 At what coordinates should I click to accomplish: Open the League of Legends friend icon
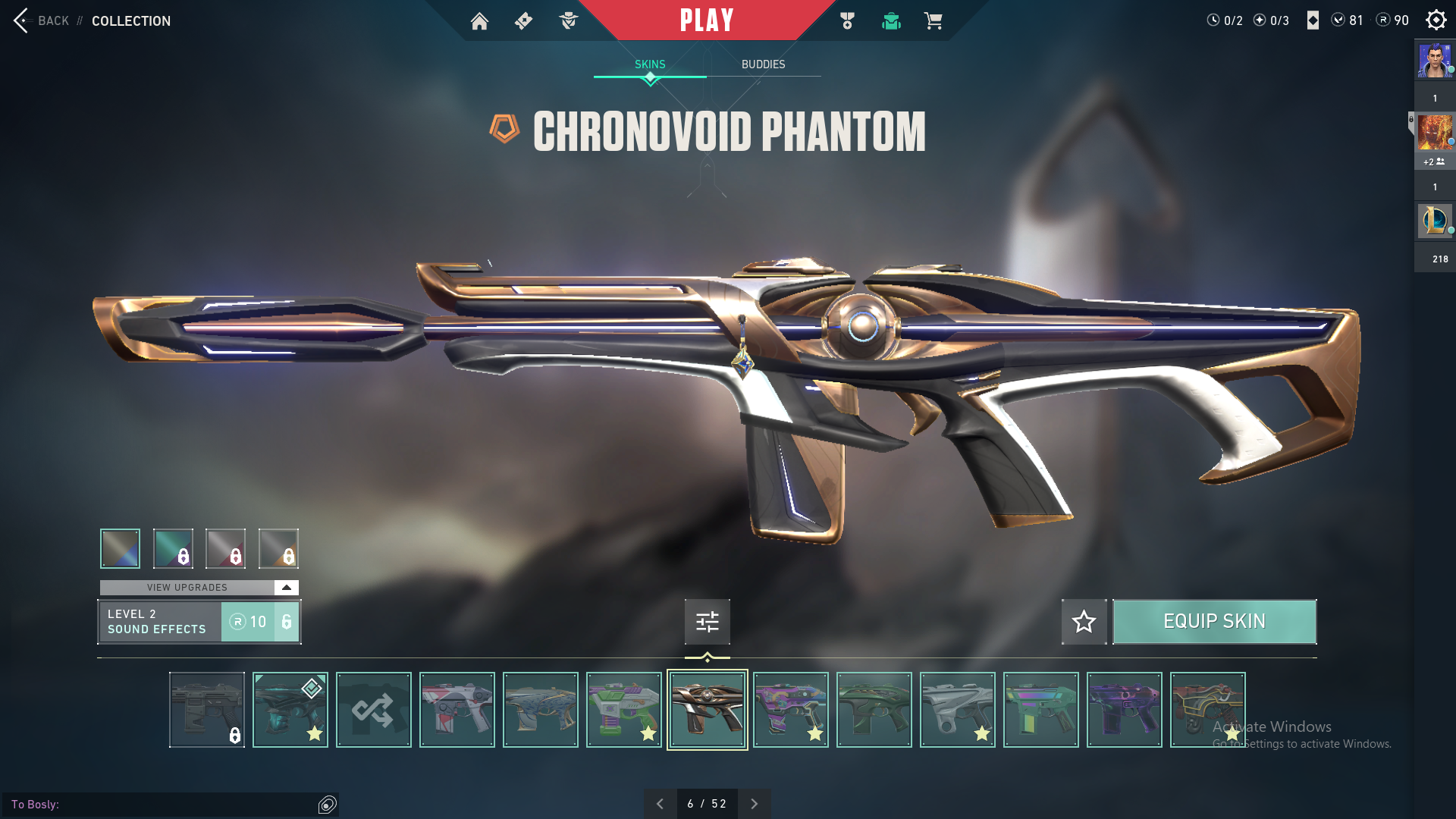[x=1434, y=221]
